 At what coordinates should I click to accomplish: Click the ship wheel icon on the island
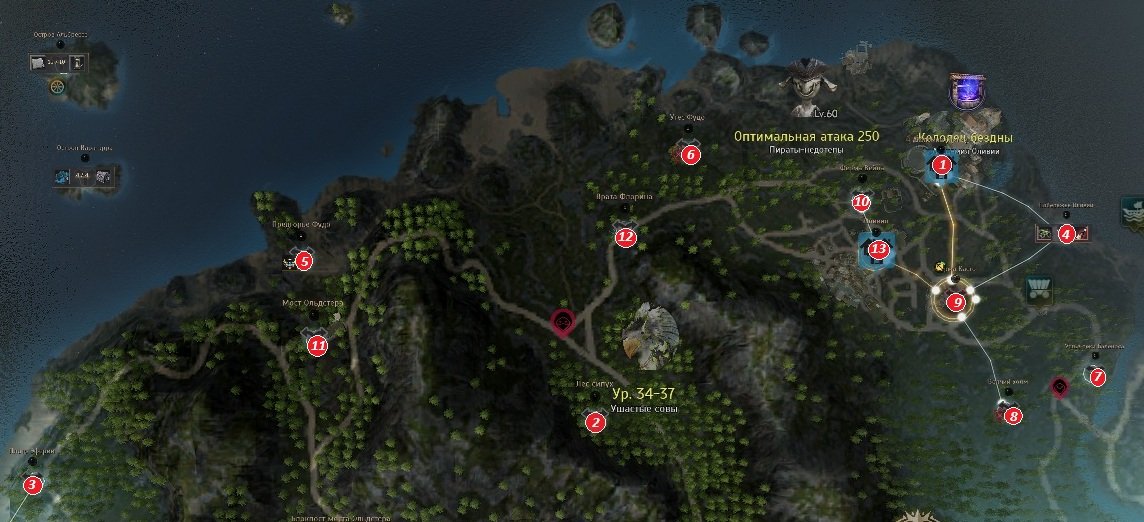pyautogui.click(x=57, y=87)
